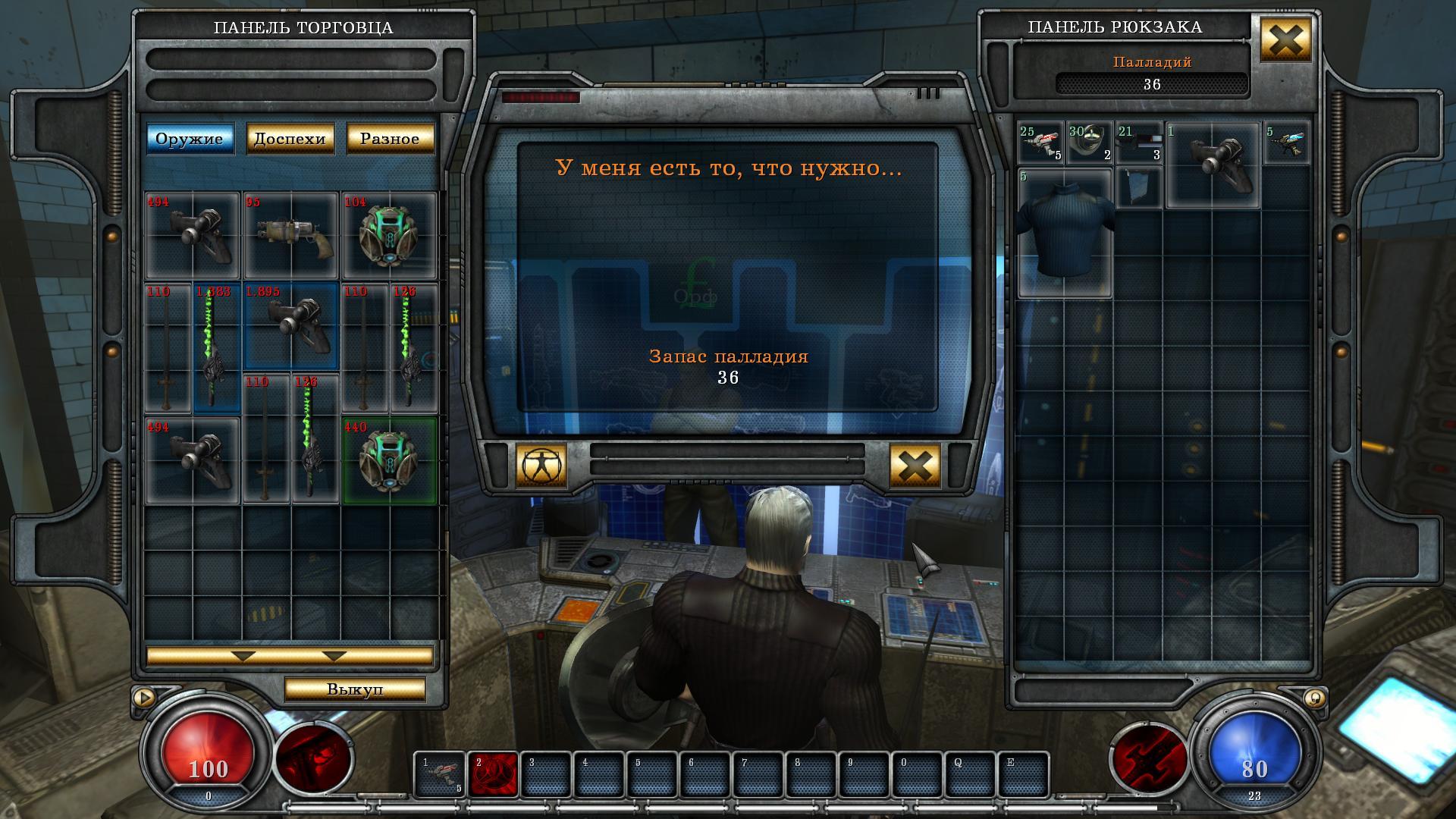Select the orb device priced 440

click(389, 460)
